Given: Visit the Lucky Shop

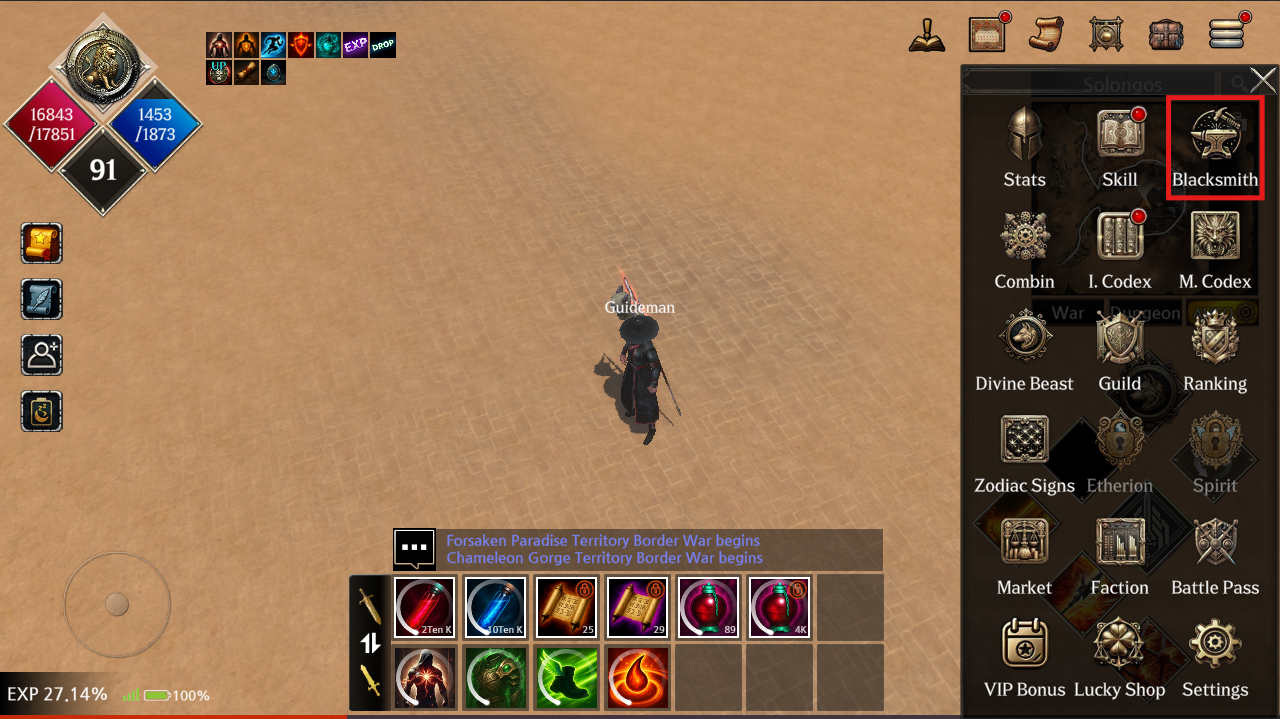Looking at the screenshot, I should (1119, 656).
